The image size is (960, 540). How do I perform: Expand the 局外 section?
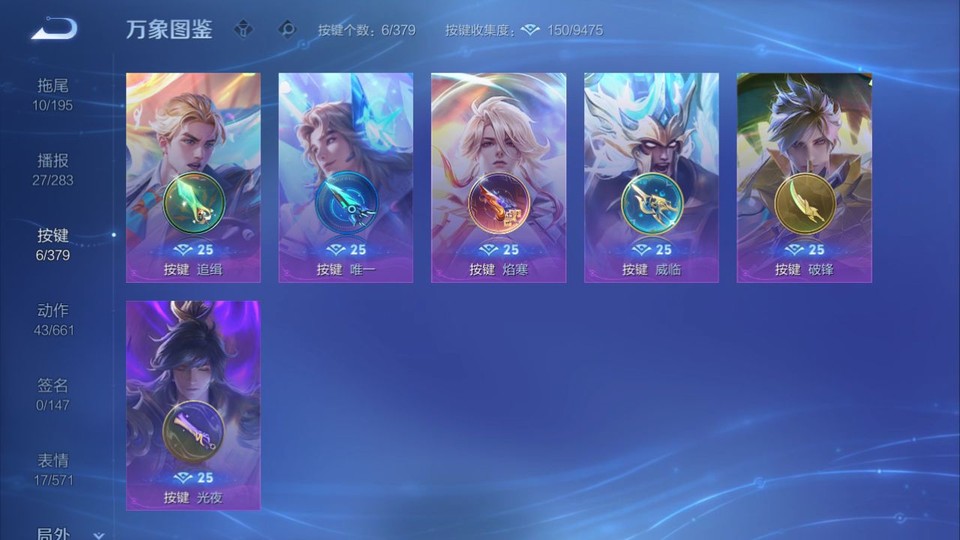pyautogui.click(x=66, y=534)
